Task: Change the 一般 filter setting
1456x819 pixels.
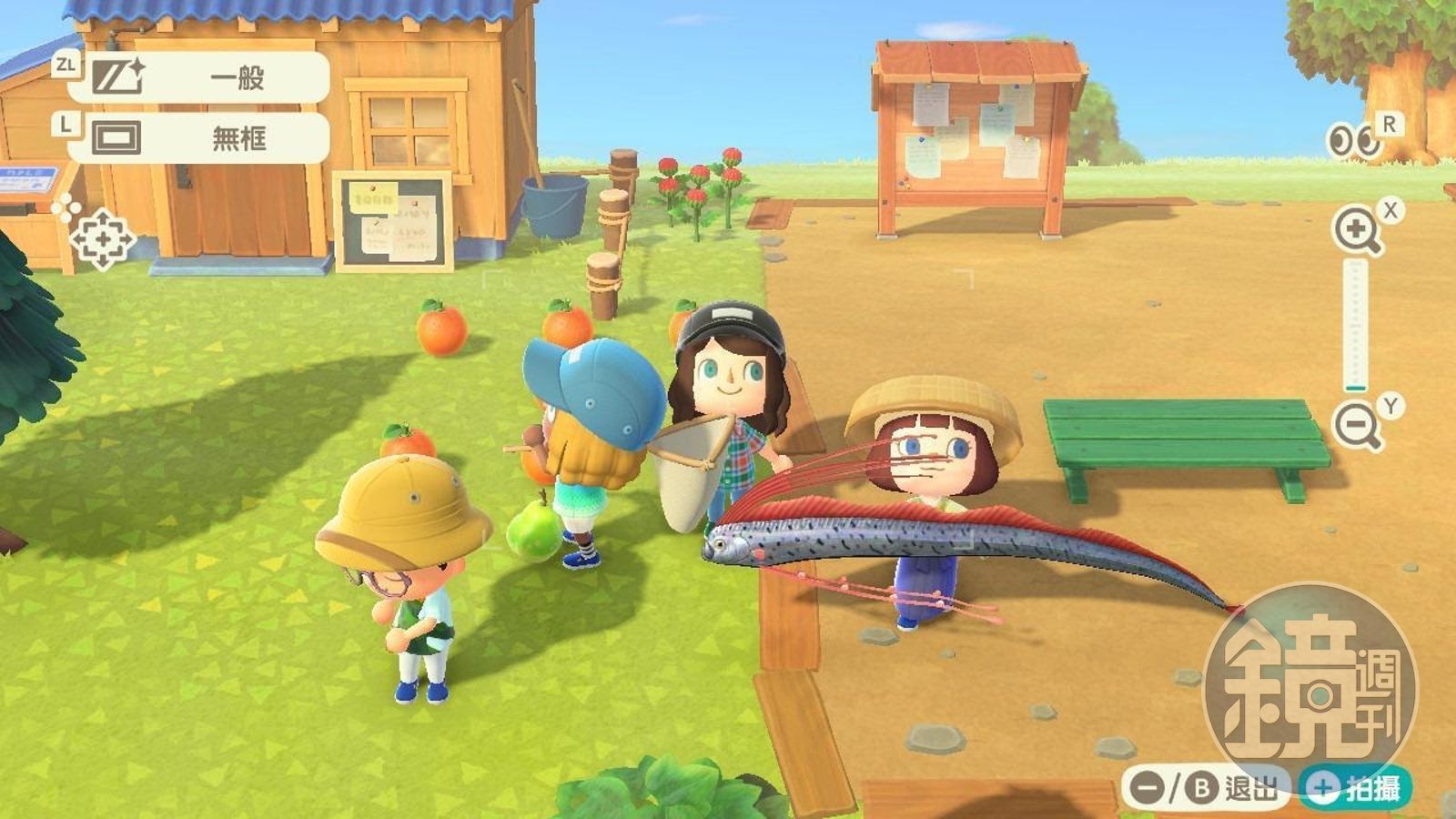Action: click(198, 77)
